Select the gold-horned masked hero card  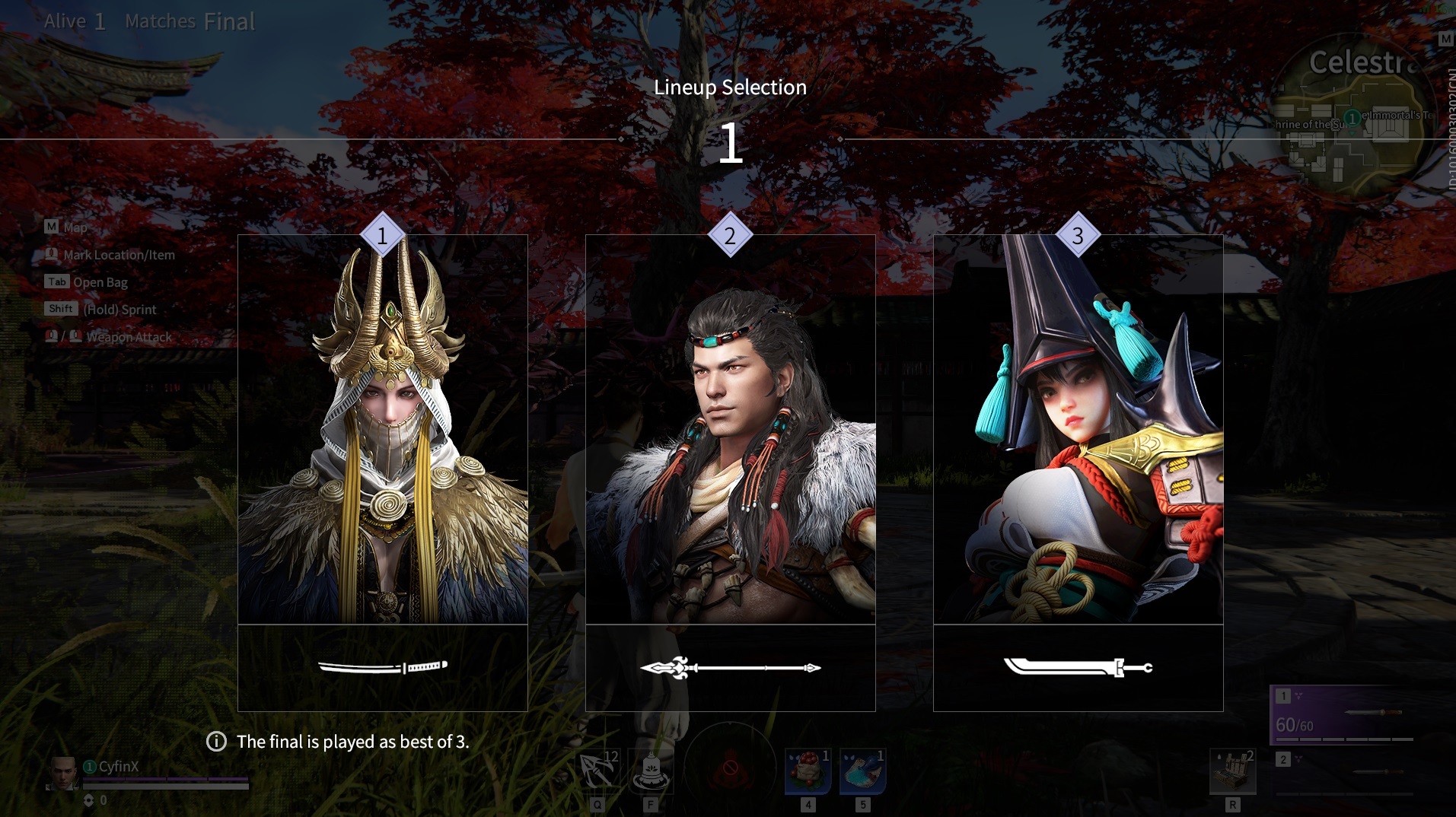click(382, 430)
